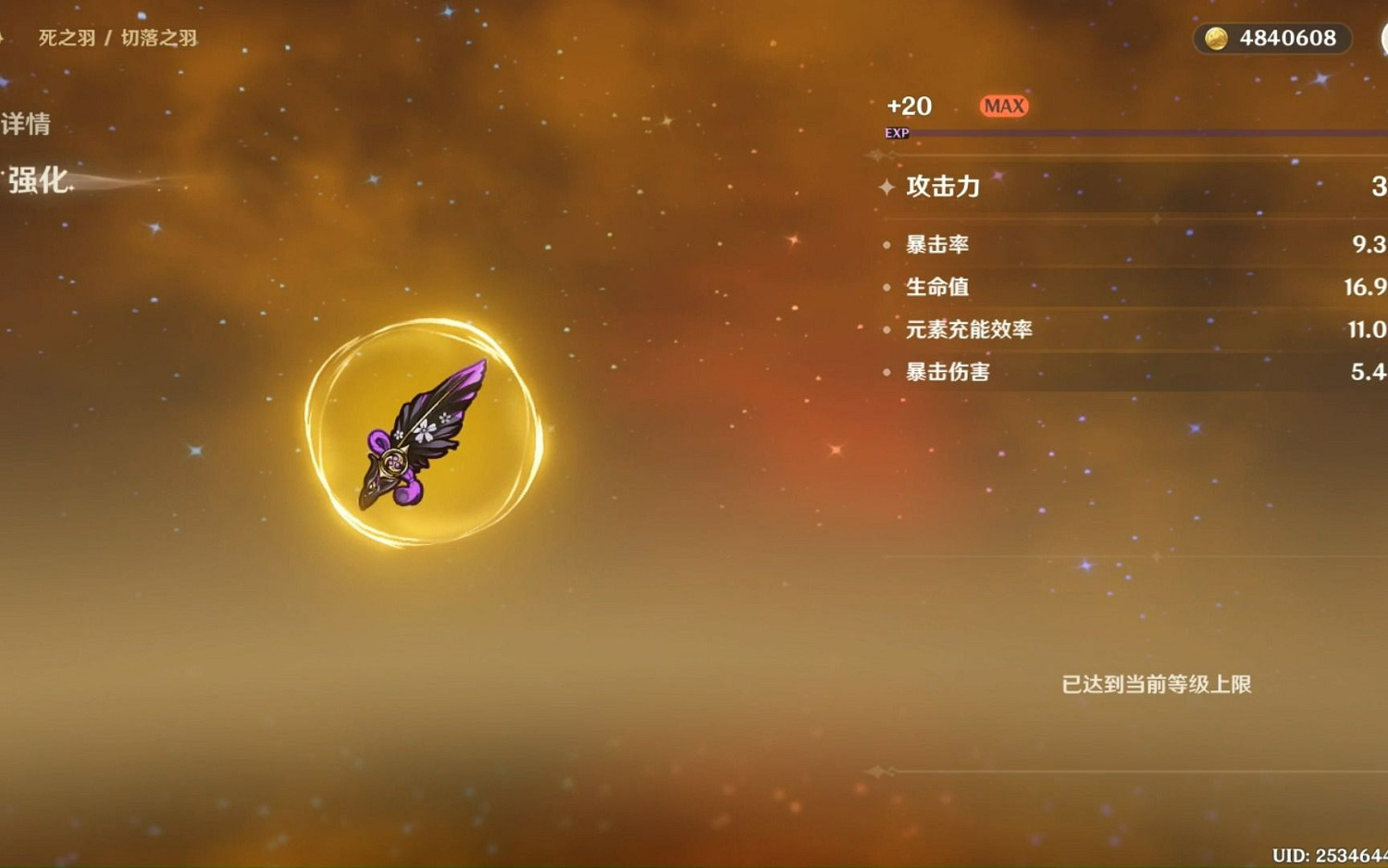Click the bullet marker beside 生命值 stat
The height and width of the screenshot is (868, 1388).
tap(887, 287)
